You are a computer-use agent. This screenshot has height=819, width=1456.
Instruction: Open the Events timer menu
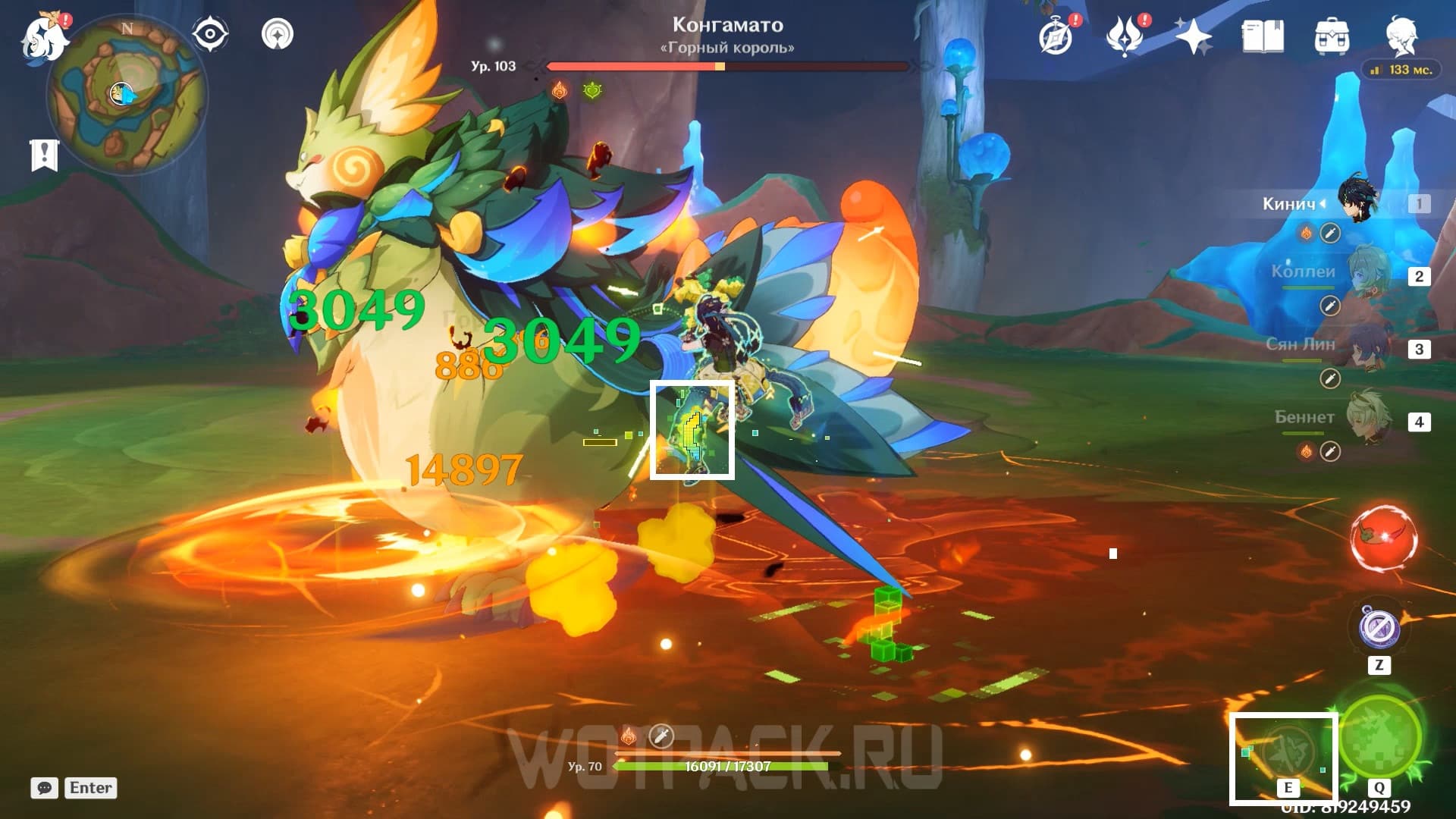tap(1057, 36)
